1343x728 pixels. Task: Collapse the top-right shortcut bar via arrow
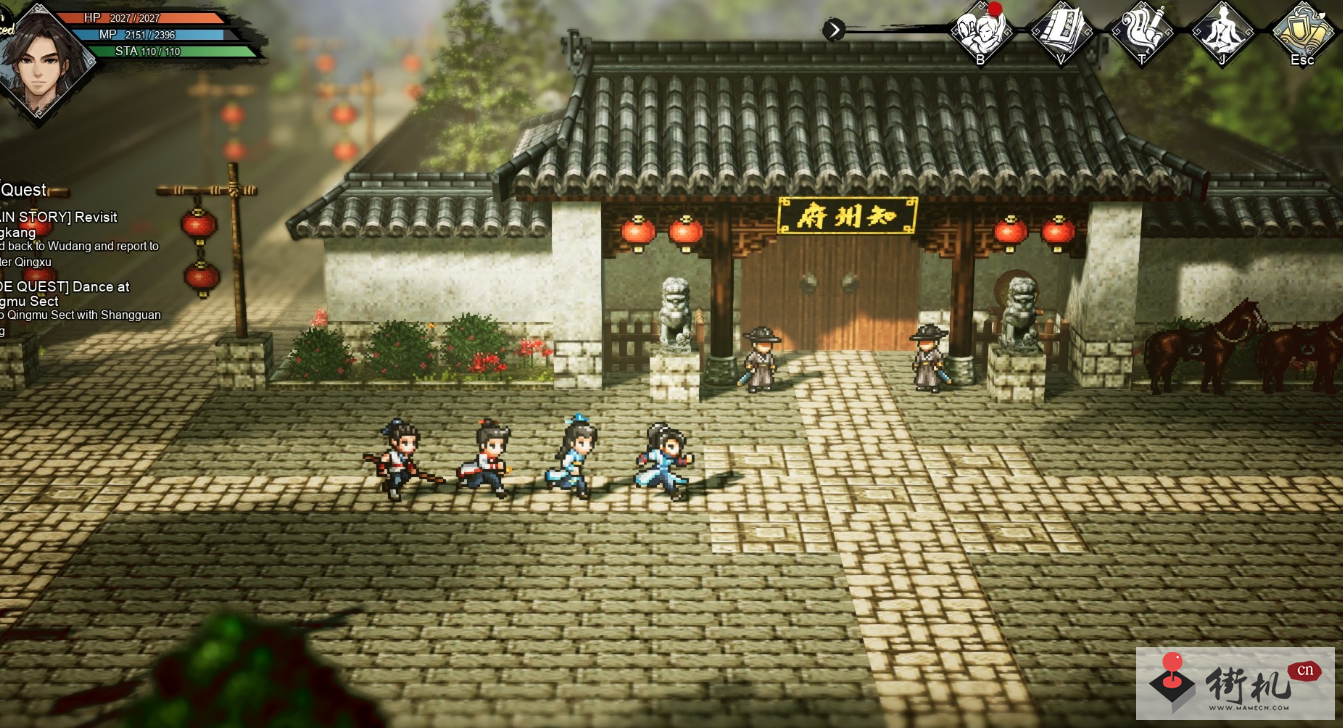pos(834,30)
